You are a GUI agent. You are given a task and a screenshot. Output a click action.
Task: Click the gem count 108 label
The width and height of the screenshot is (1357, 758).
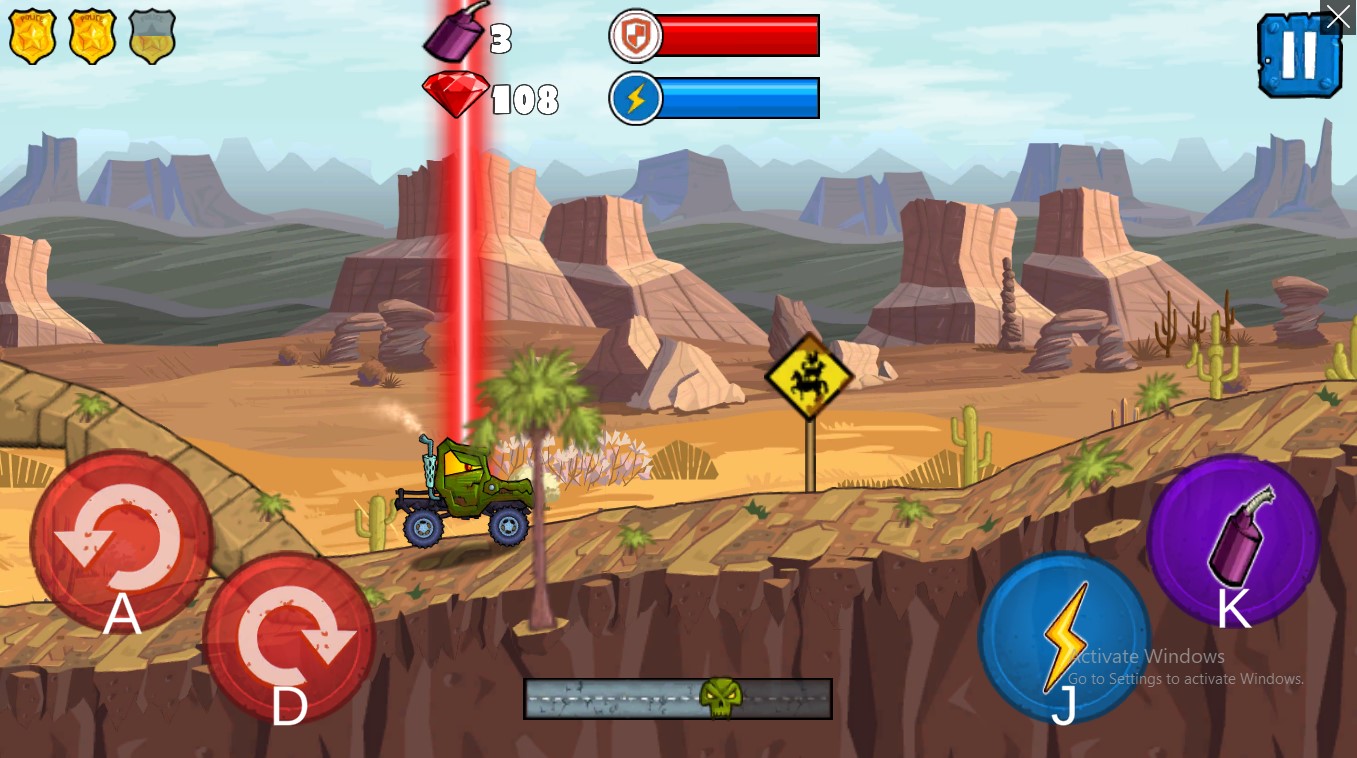click(x=525, y=99)
